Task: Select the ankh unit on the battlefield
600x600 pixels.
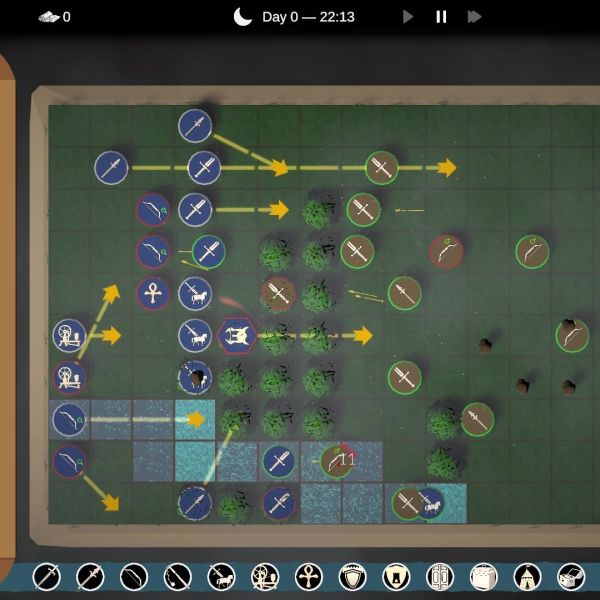Action: (x=153, y=293)
